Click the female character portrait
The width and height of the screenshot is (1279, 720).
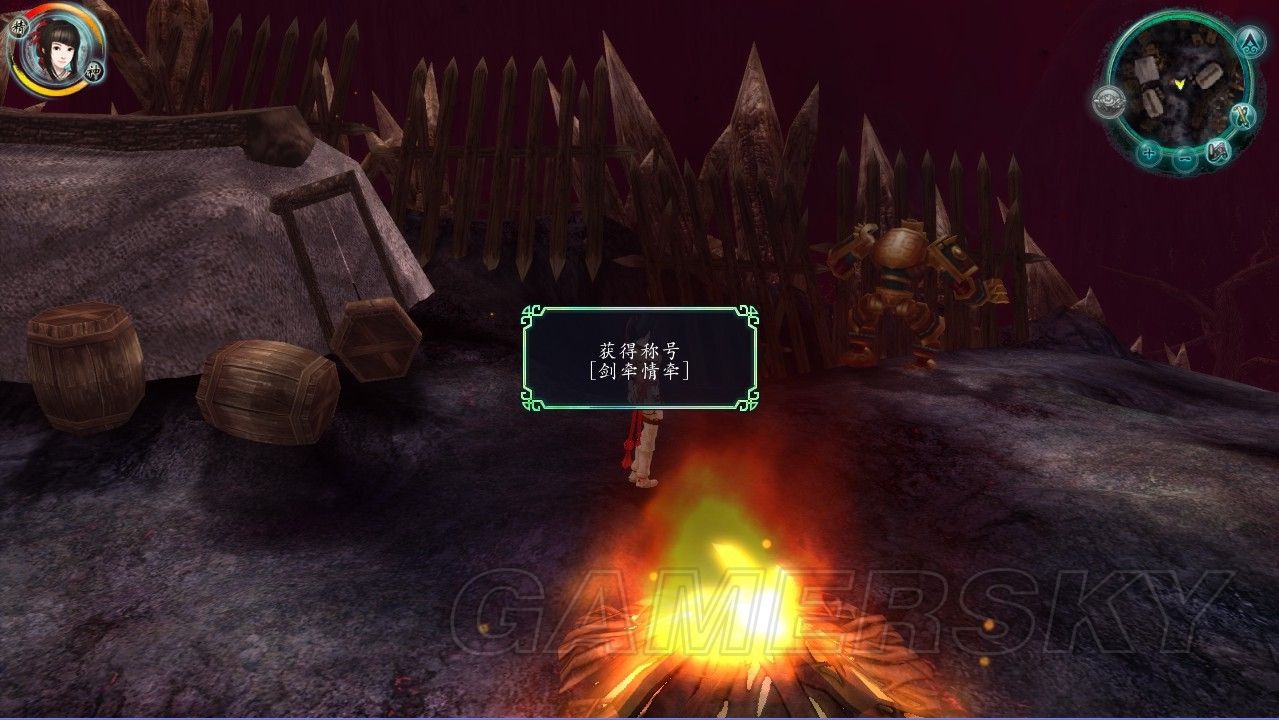55,50
